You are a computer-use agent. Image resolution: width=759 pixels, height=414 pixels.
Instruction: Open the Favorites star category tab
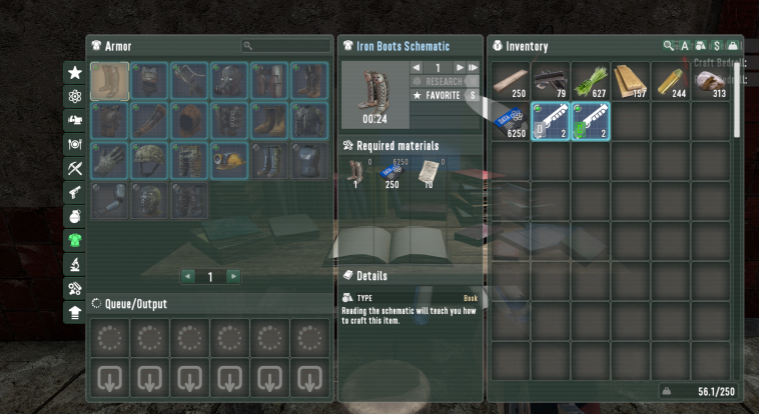pyautogui.click(x=75, y=73)
